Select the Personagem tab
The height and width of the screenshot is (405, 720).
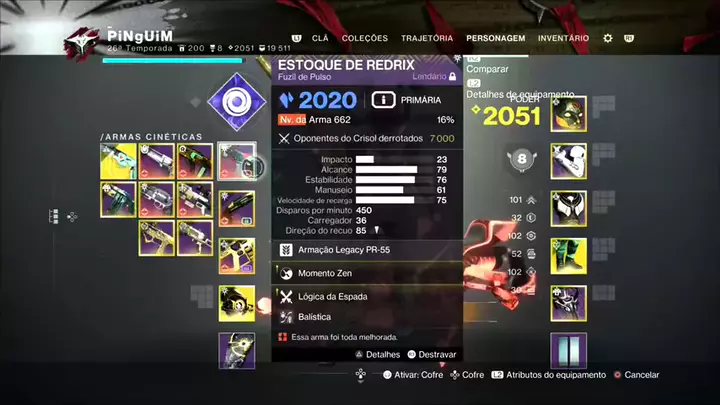(496, 38)
